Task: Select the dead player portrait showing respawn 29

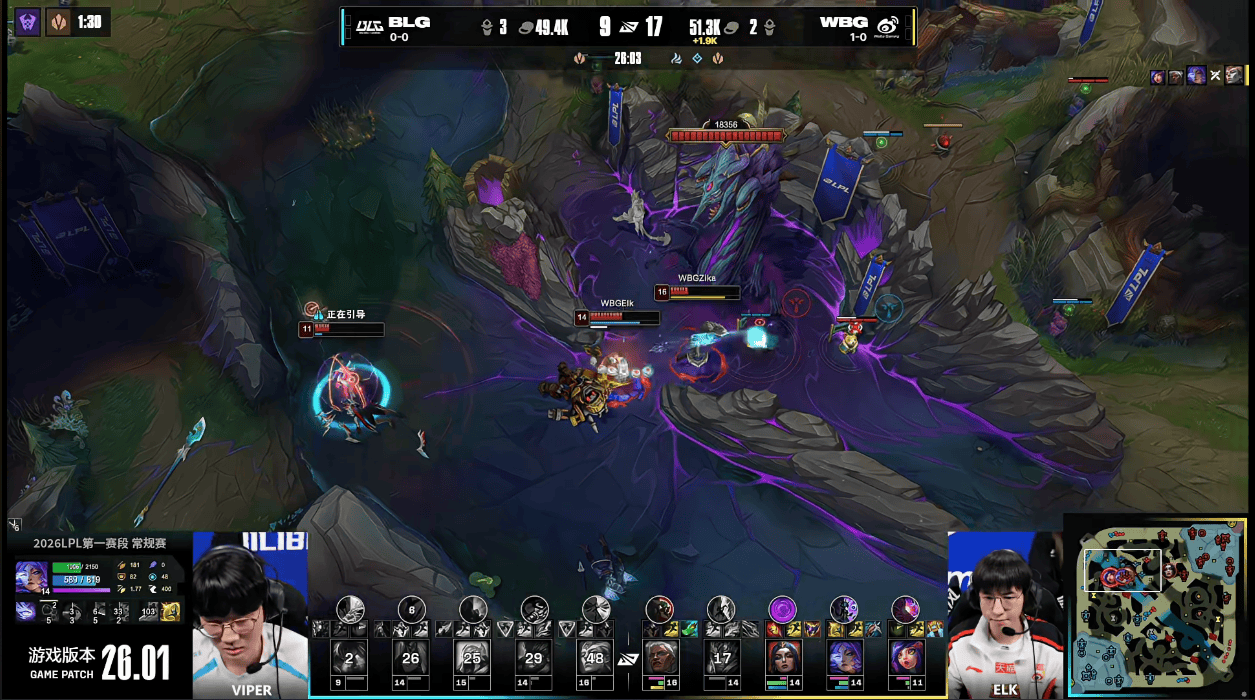Action: [x=535, y=658]
